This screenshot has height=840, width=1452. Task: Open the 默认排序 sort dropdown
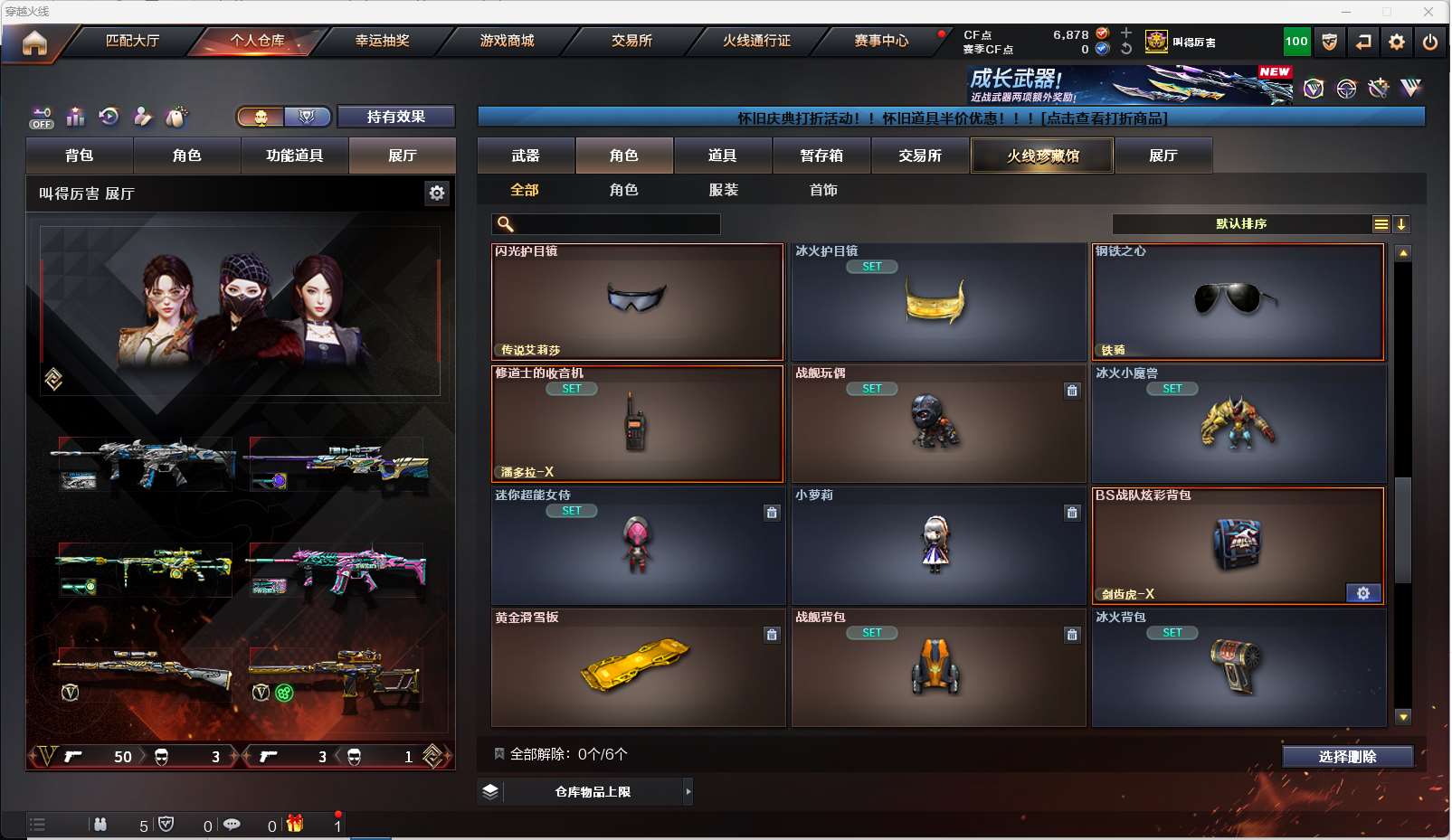[x=1241, y=224]
